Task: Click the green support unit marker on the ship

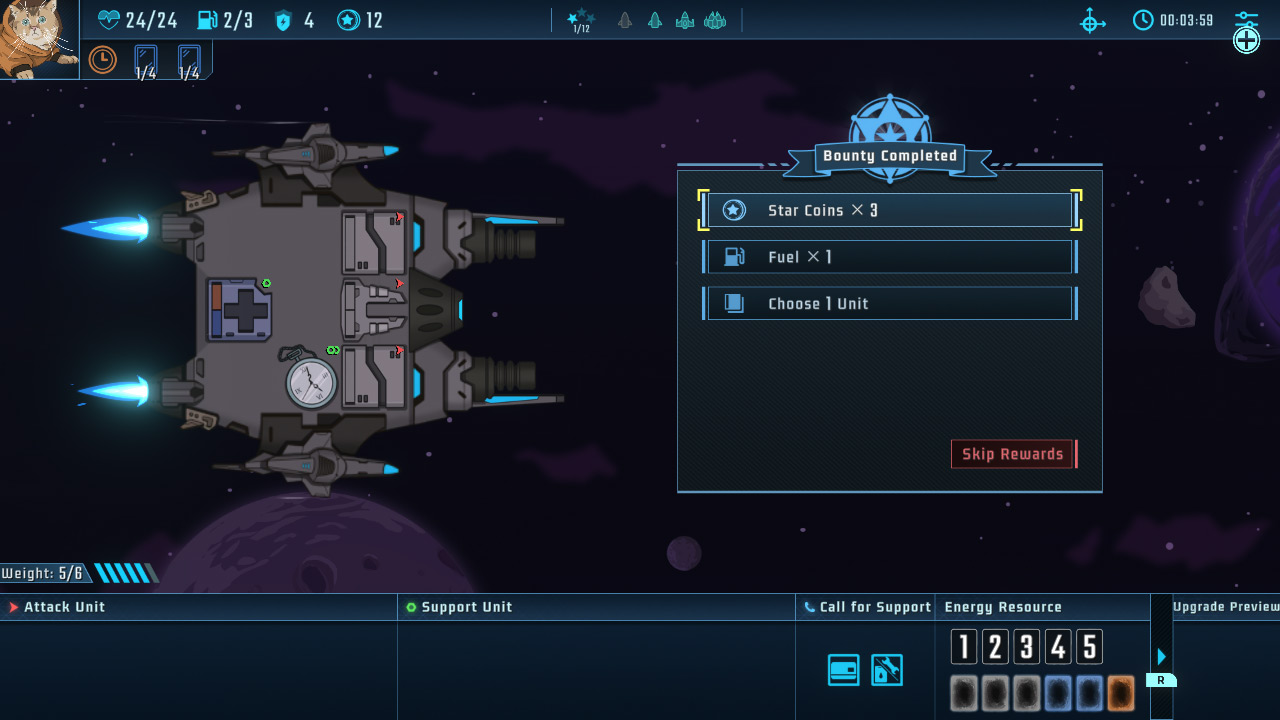Action: click(x=267, y=283)
